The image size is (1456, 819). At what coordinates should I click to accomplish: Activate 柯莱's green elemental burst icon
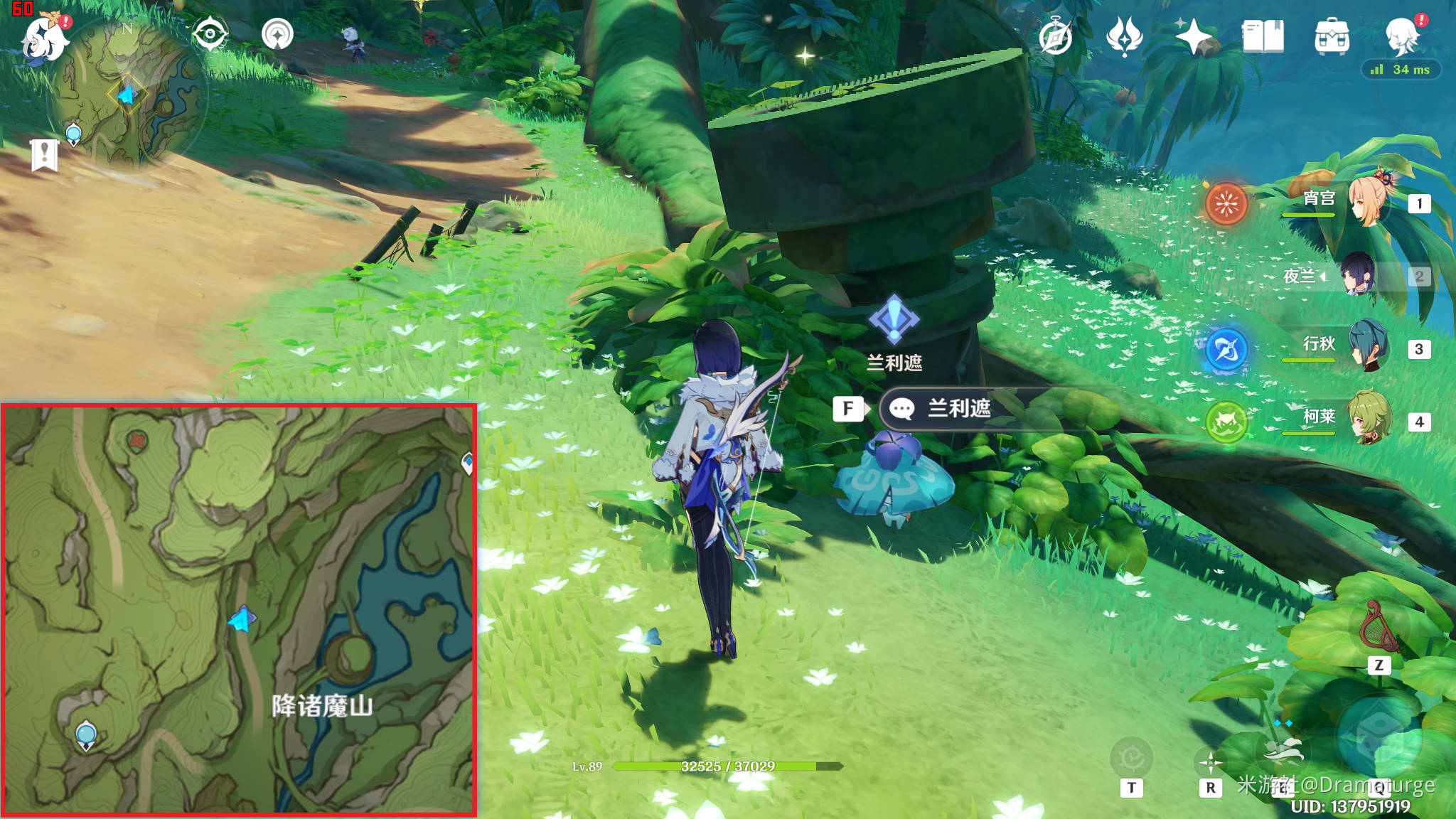click(x=1226, y=422)
